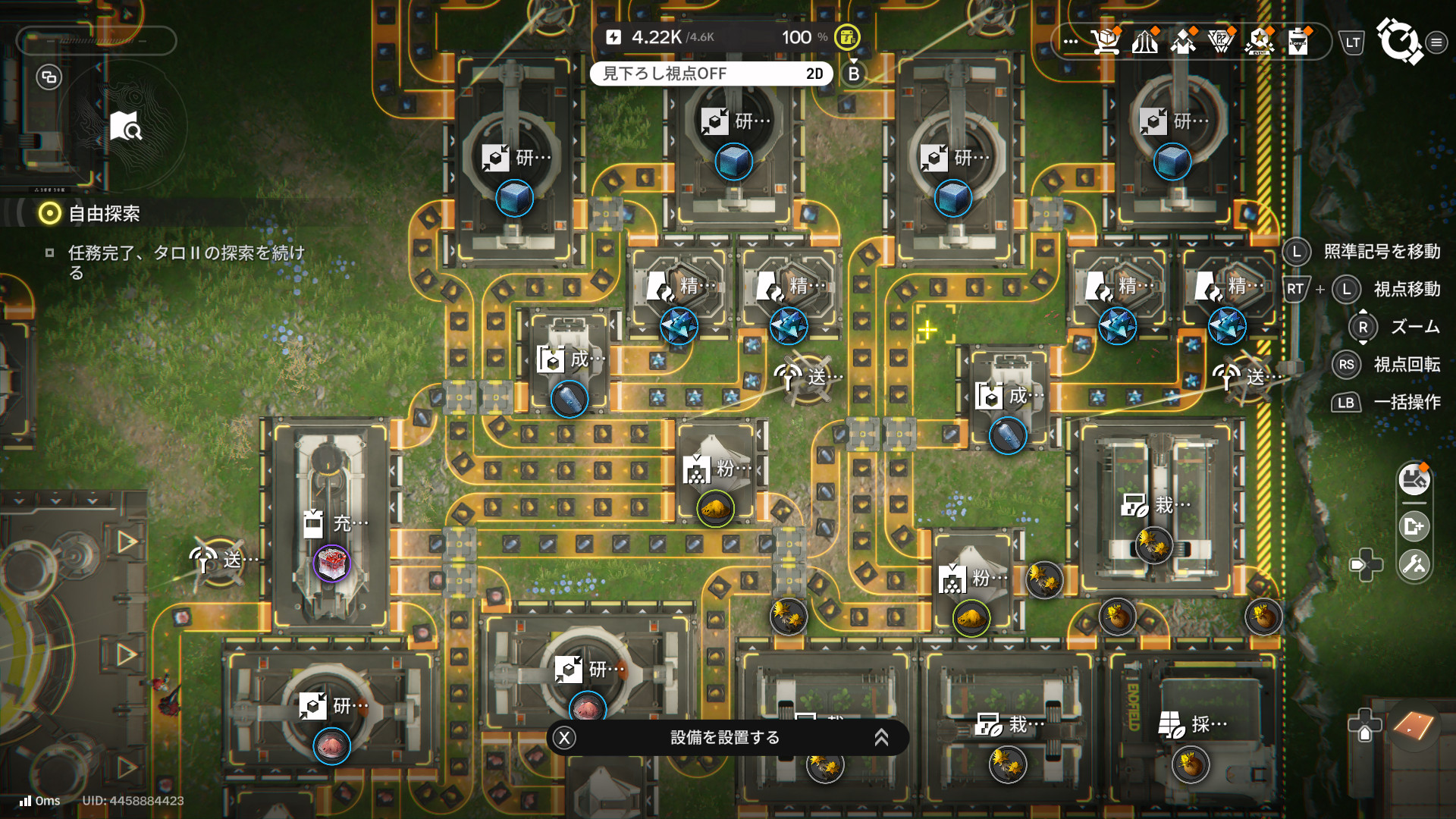Open the diamond figure operator icon
The height and width of the screenshot is (819, 1456).
tap(1183, 41)
